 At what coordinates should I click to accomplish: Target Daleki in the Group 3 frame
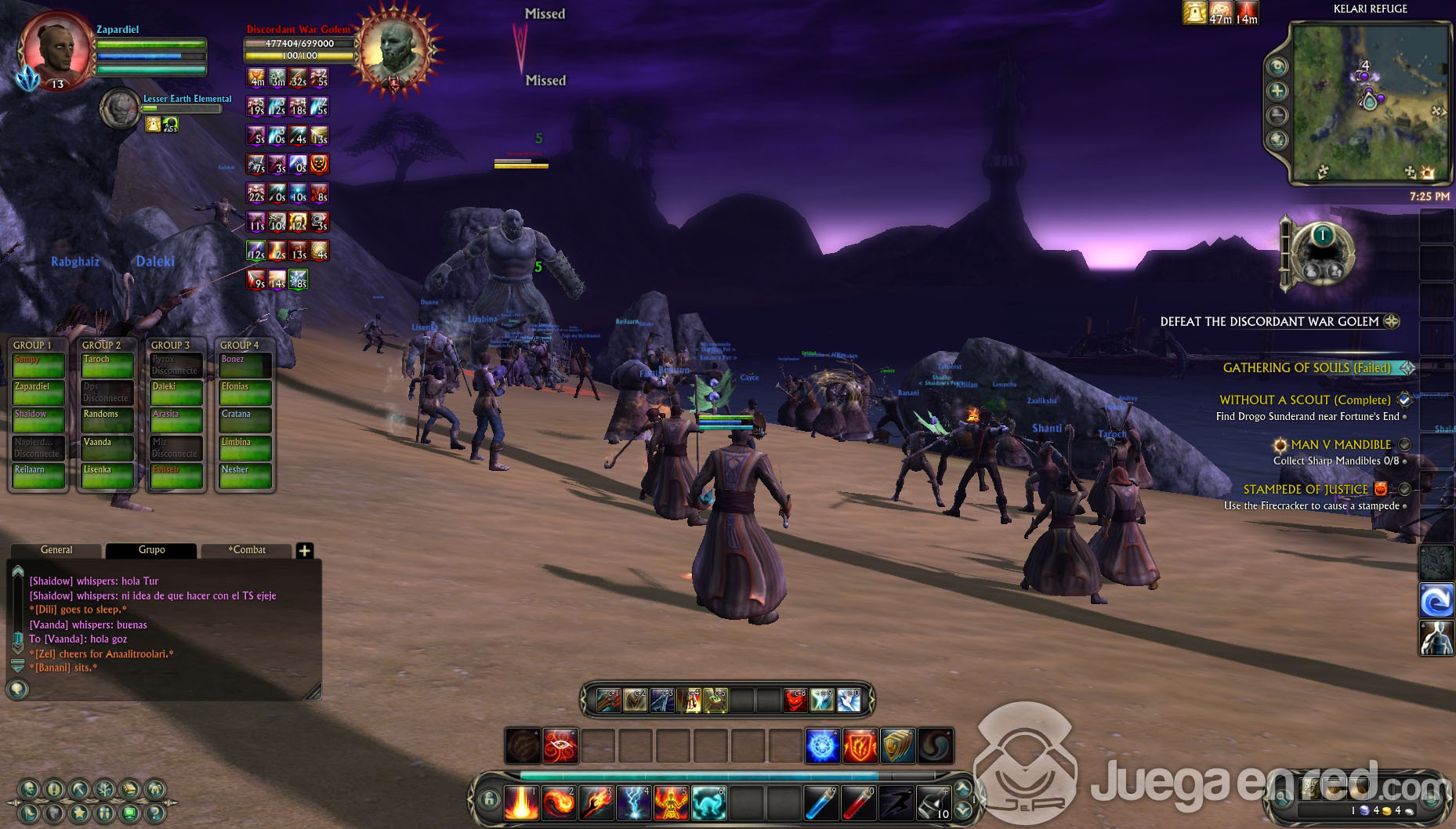tap(176, 393)
